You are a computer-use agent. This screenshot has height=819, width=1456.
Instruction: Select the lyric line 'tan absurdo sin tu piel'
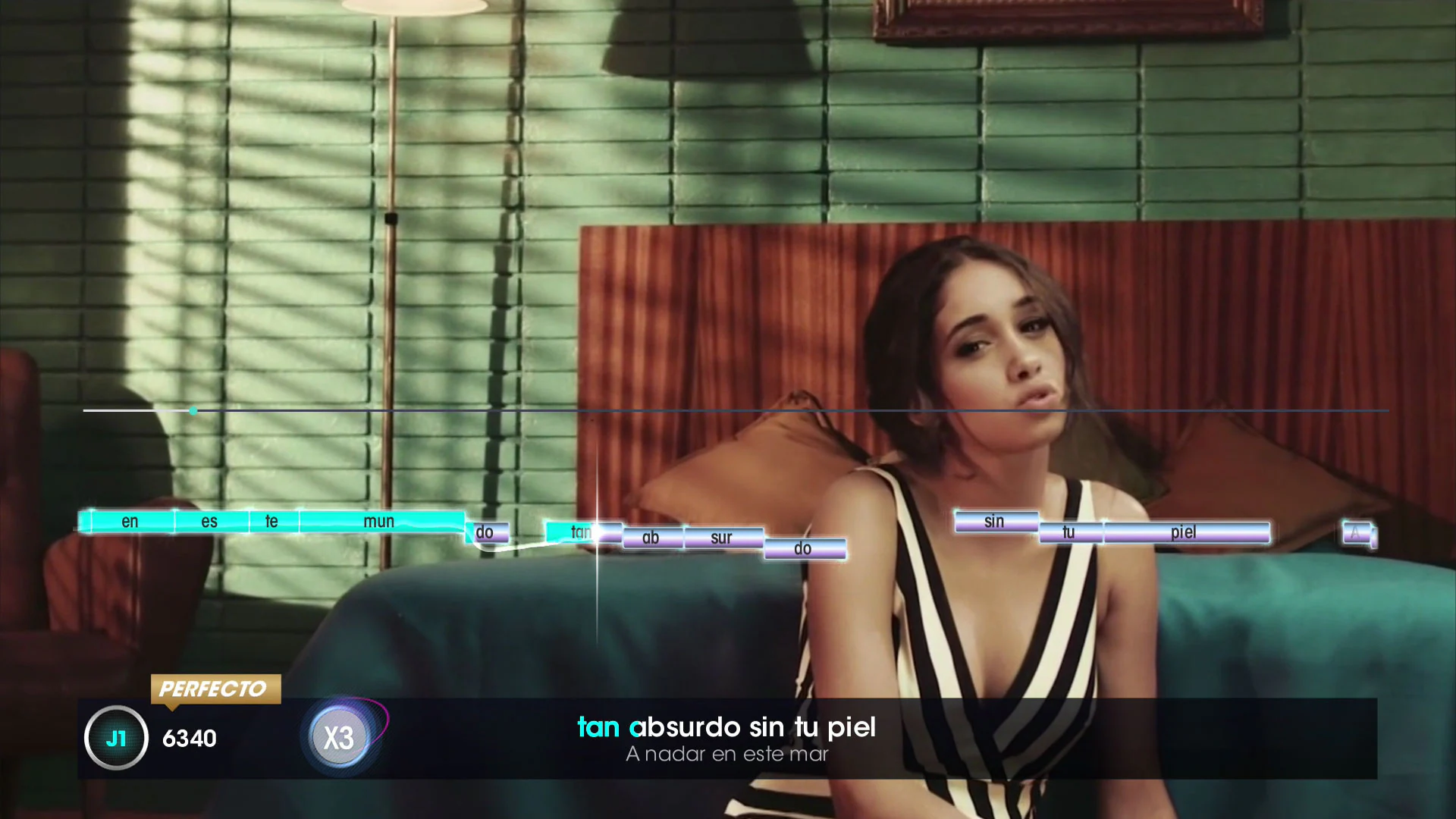pos(726,727)
